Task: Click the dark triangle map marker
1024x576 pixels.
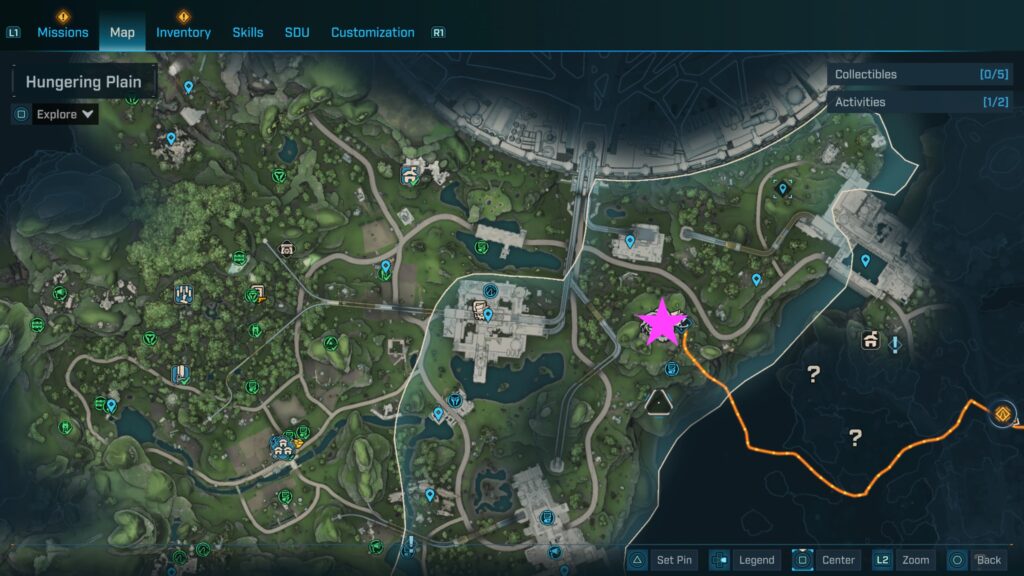Action: (x=658, y=402)
